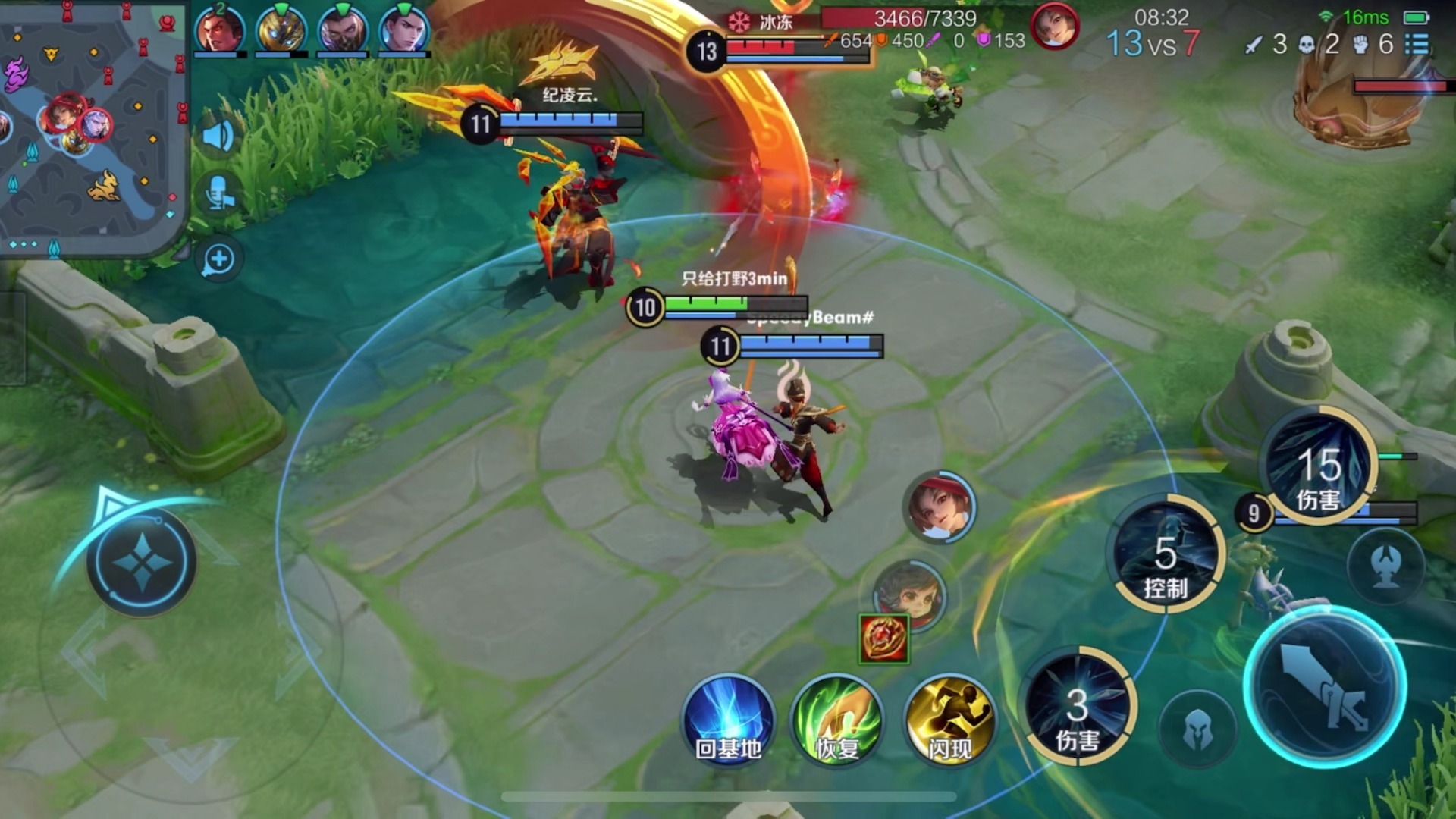Open the minimap

click(x=91, y=125)
